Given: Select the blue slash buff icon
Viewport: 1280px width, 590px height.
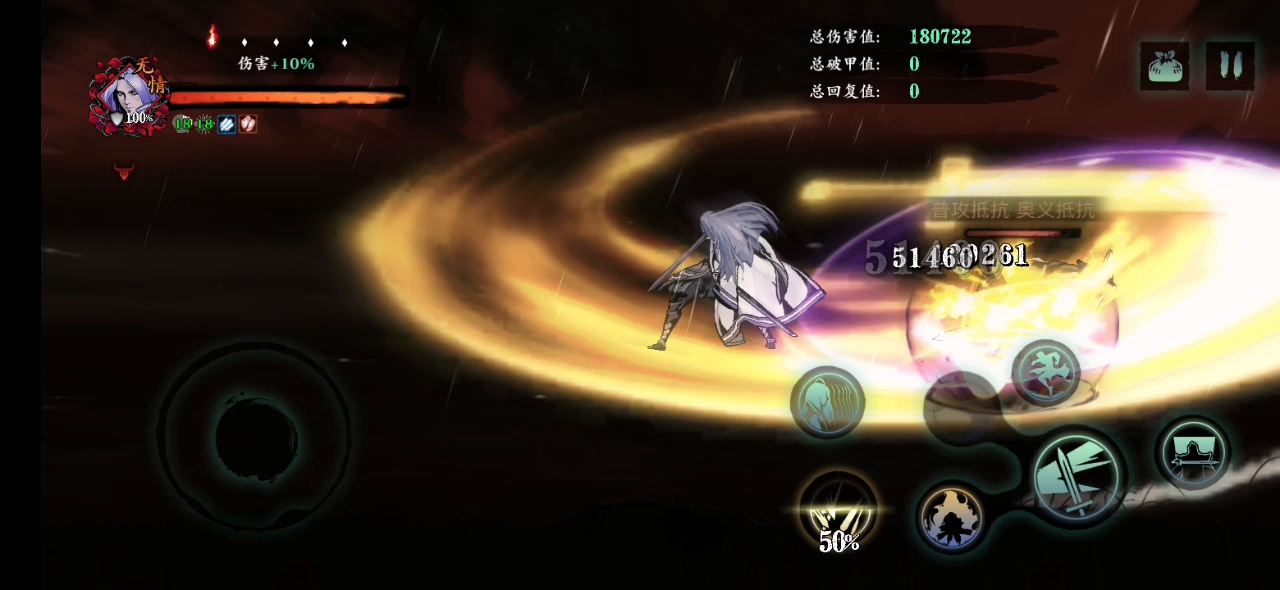Looking at the screenshot, I should (x=227, y=124).
